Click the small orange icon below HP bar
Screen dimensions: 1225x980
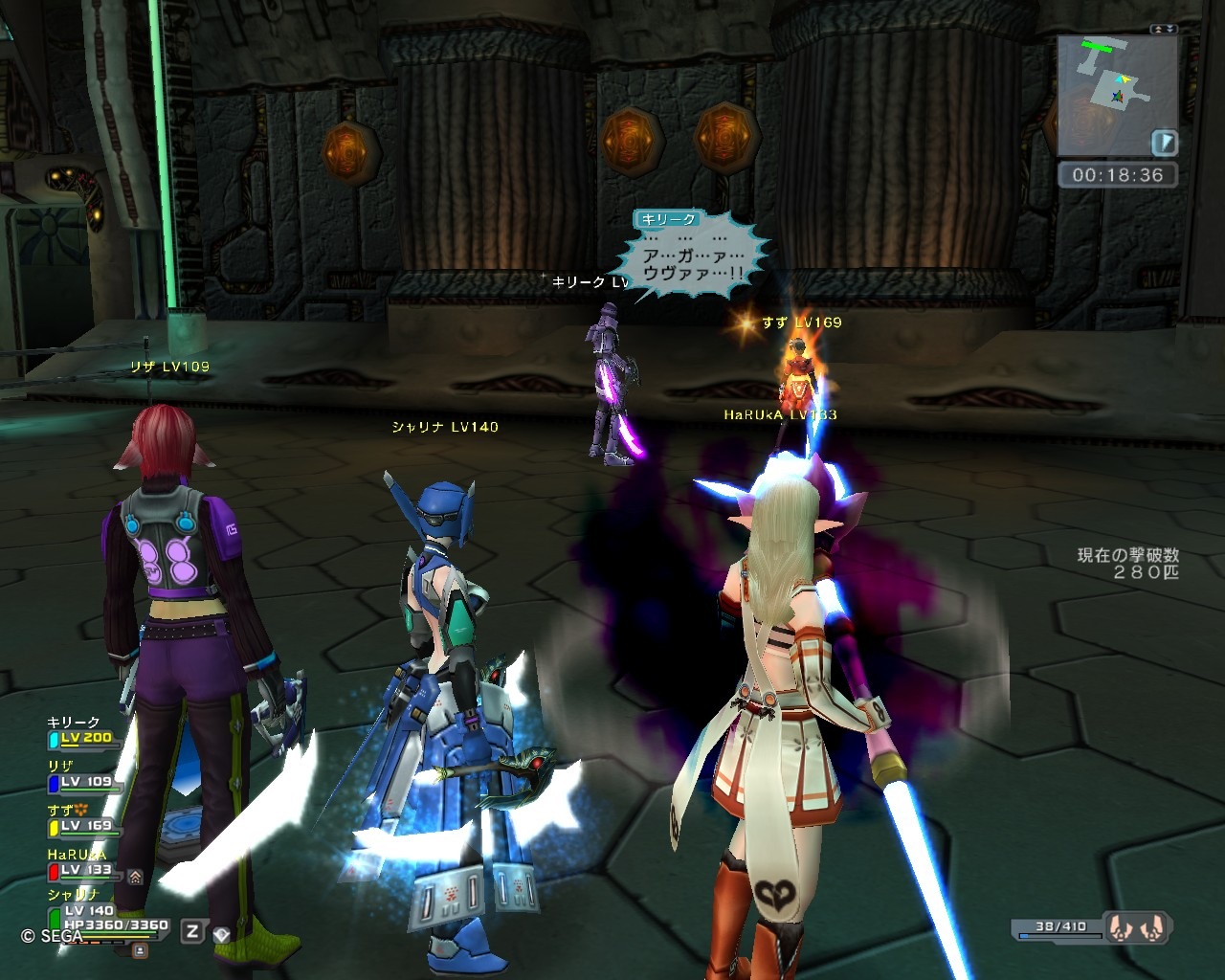(x=140, y=950)
